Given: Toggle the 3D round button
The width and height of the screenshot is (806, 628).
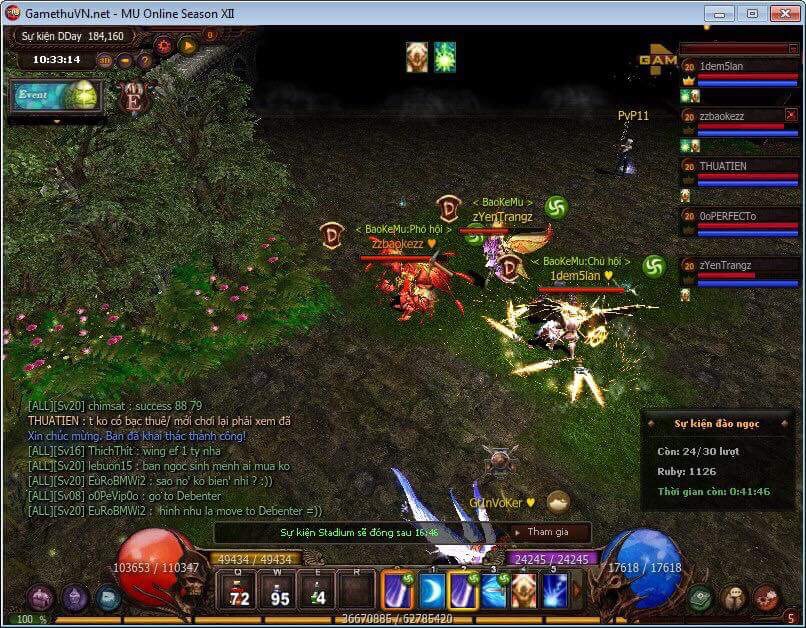Looking at the screenshot, I should pos(105,60).
